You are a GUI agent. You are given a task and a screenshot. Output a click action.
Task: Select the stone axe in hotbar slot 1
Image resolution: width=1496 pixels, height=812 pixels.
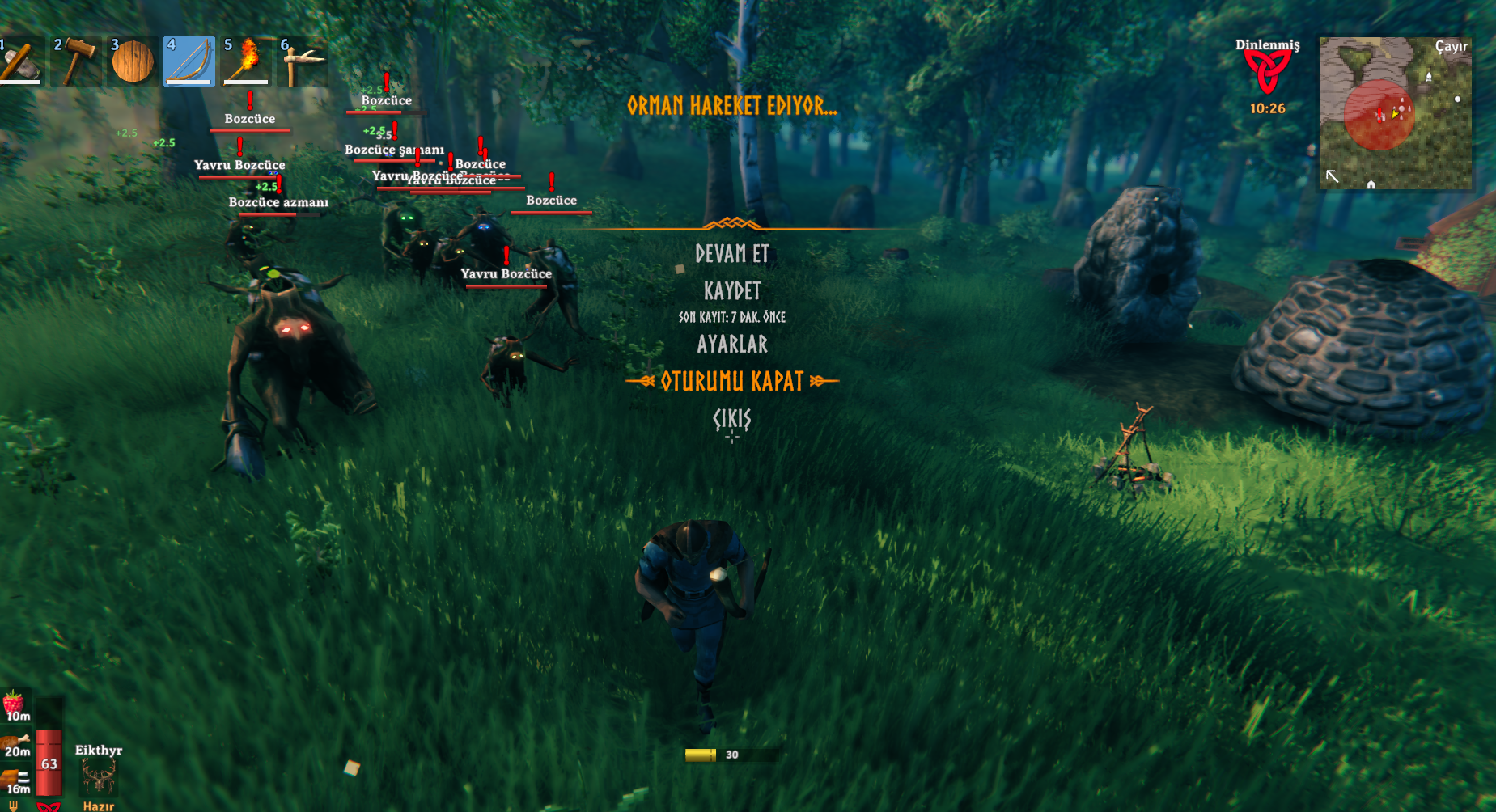[19, 61]
